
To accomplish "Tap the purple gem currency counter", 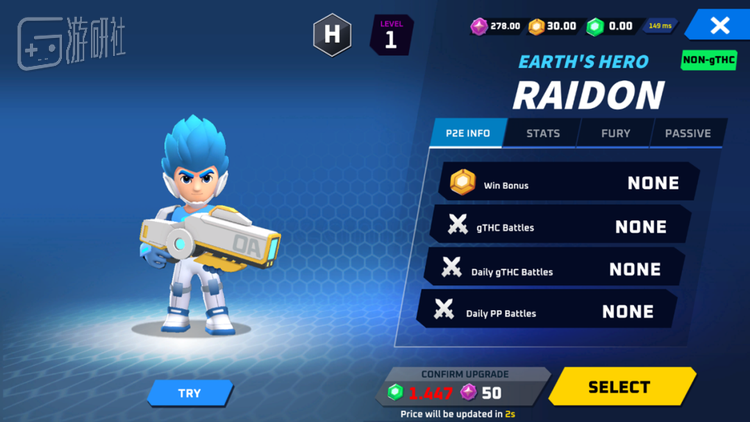I will coord(496,26).
